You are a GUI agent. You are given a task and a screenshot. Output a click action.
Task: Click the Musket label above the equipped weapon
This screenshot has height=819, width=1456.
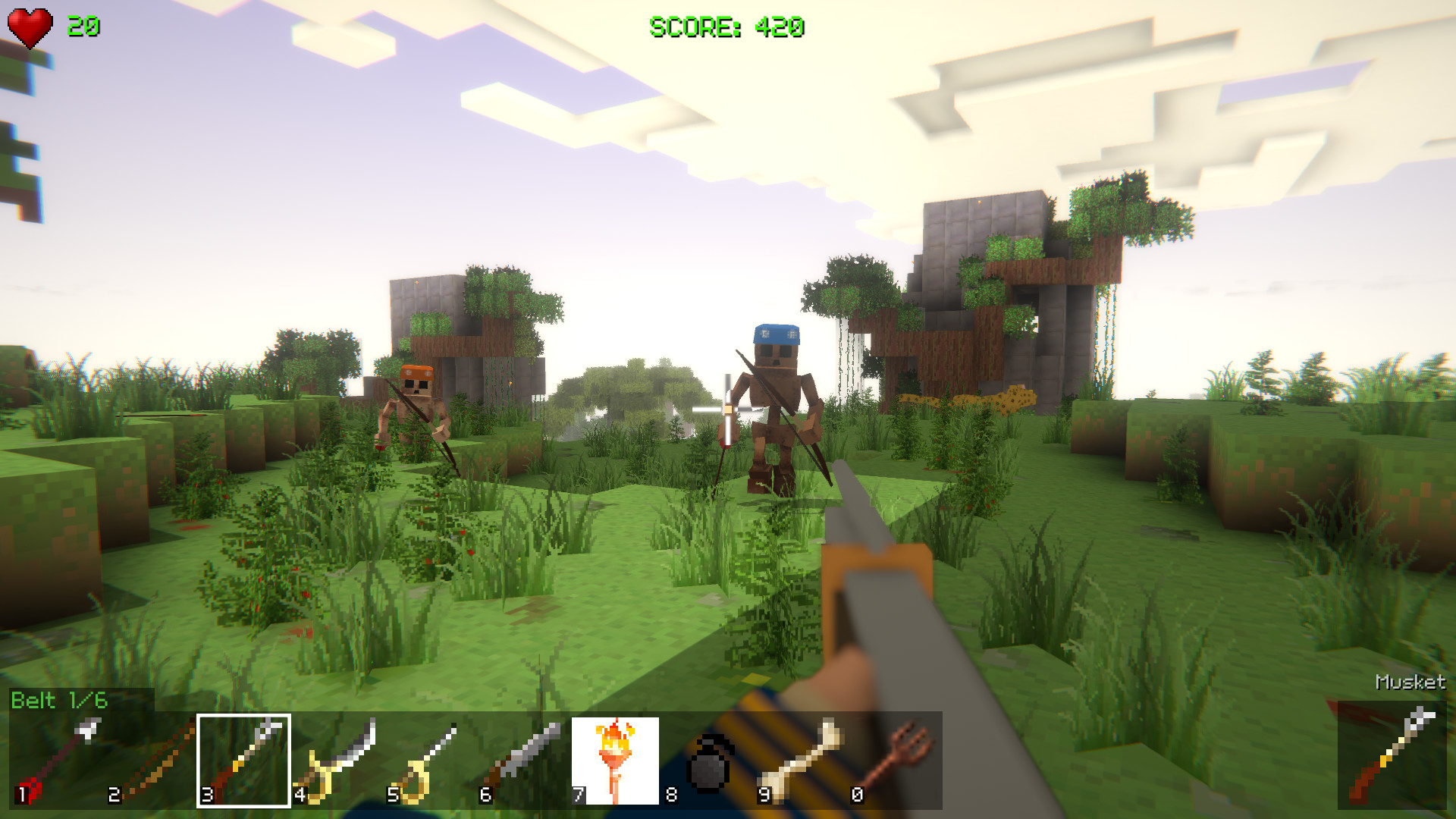tap(1410, 681)
